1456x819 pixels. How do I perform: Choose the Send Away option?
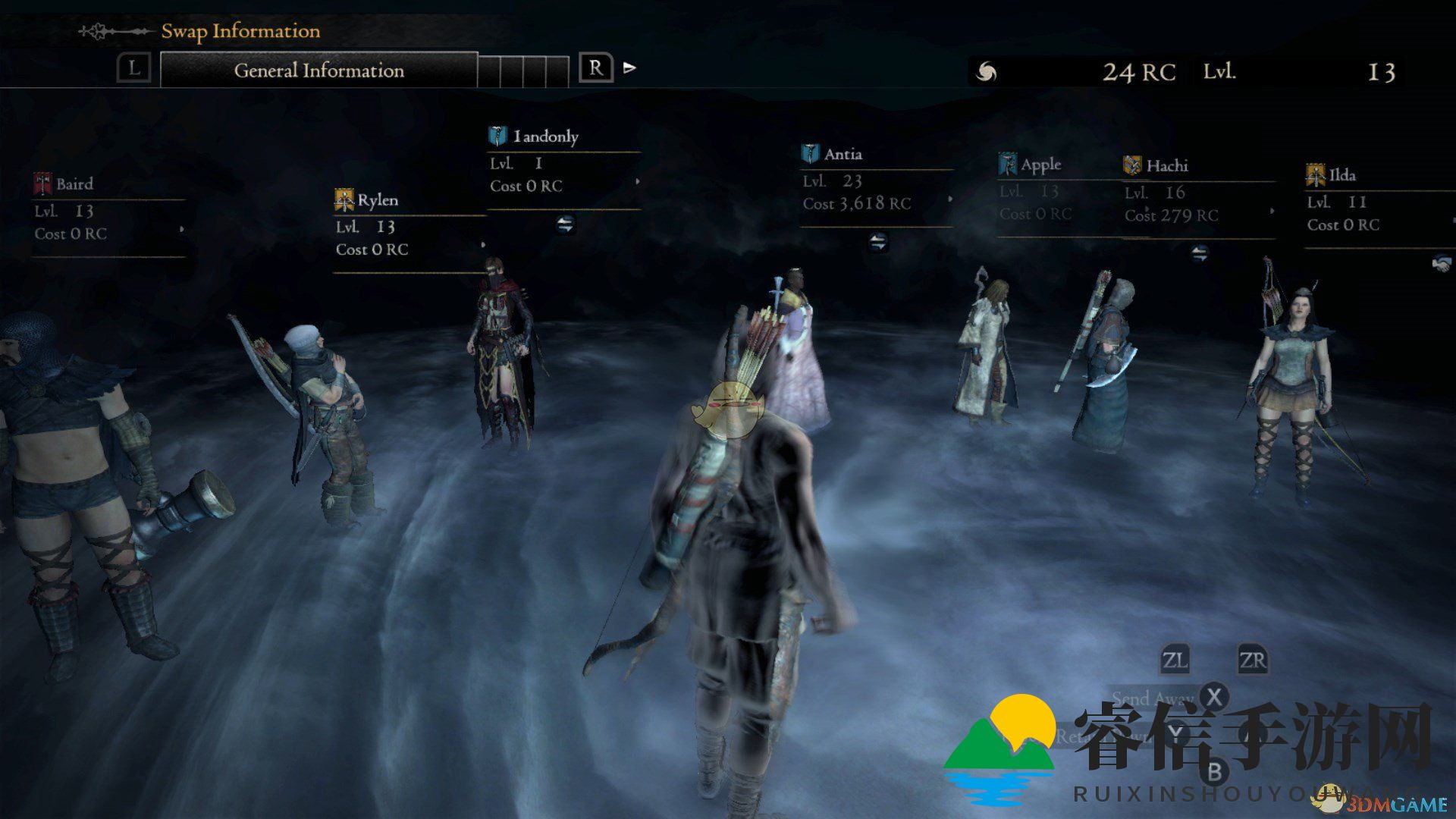coord(1153,698)
